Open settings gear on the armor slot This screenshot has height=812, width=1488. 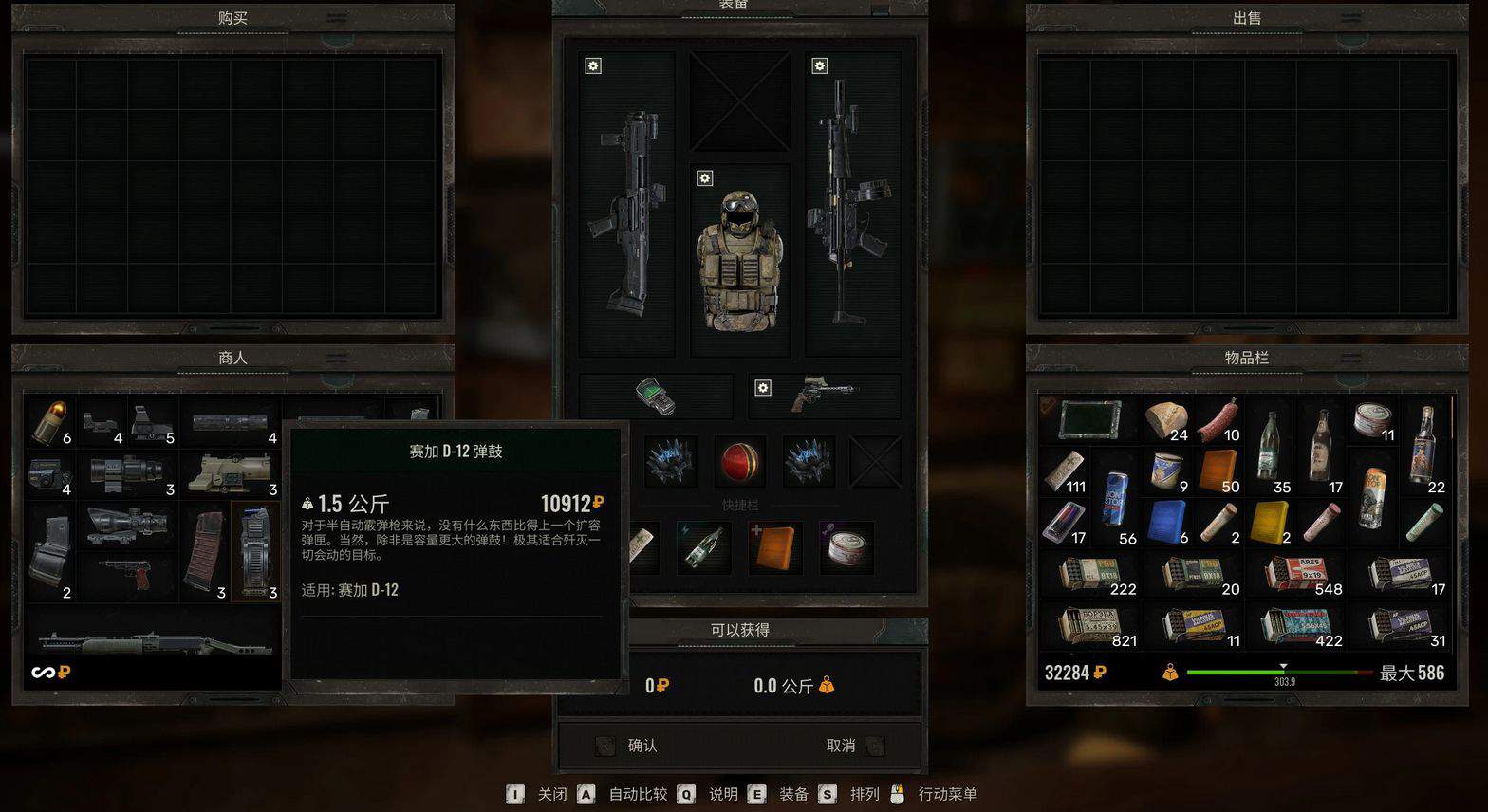pos(704,178)
